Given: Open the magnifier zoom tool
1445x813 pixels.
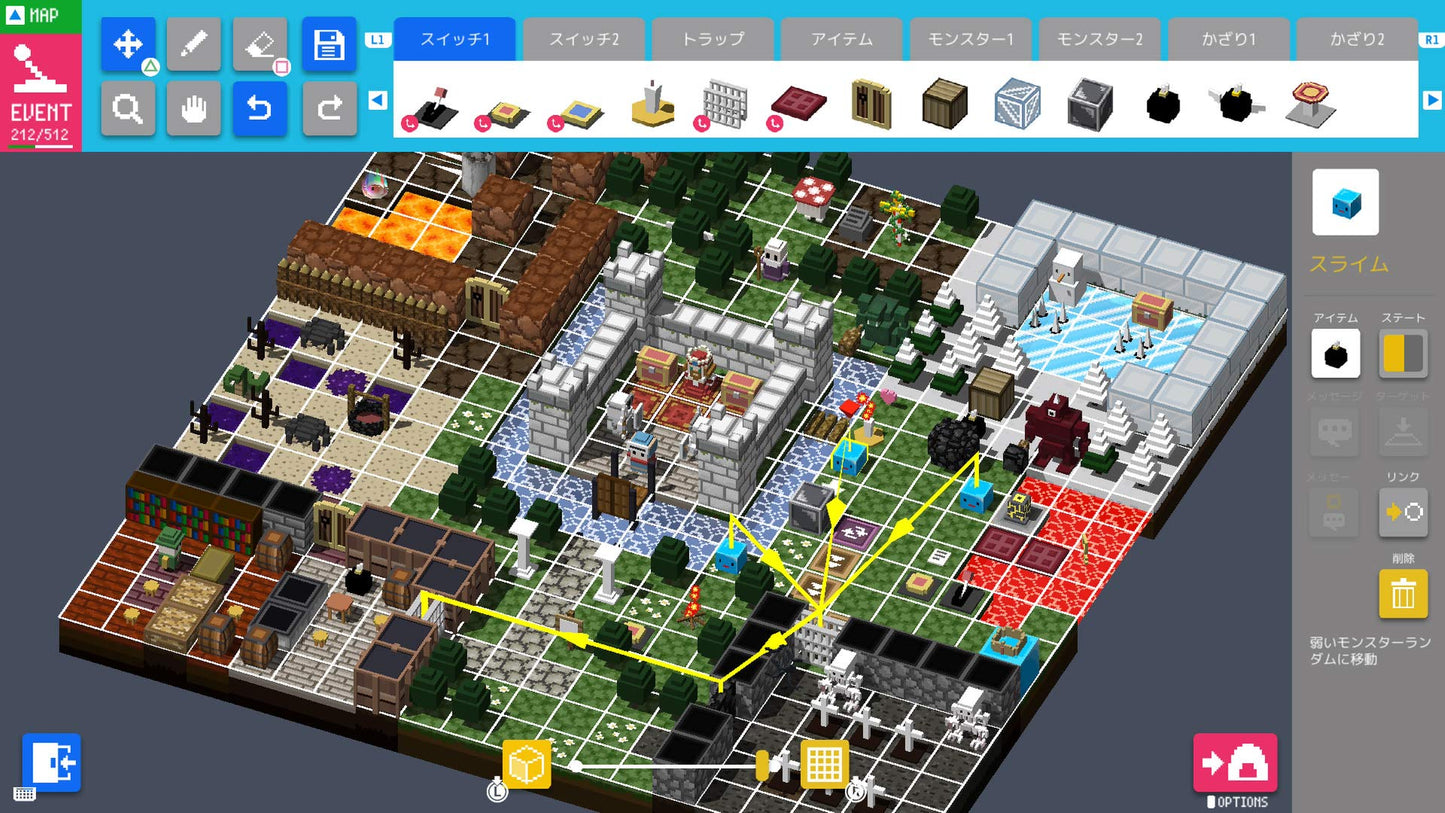Looking at the screenshot, I should [128, 108].
